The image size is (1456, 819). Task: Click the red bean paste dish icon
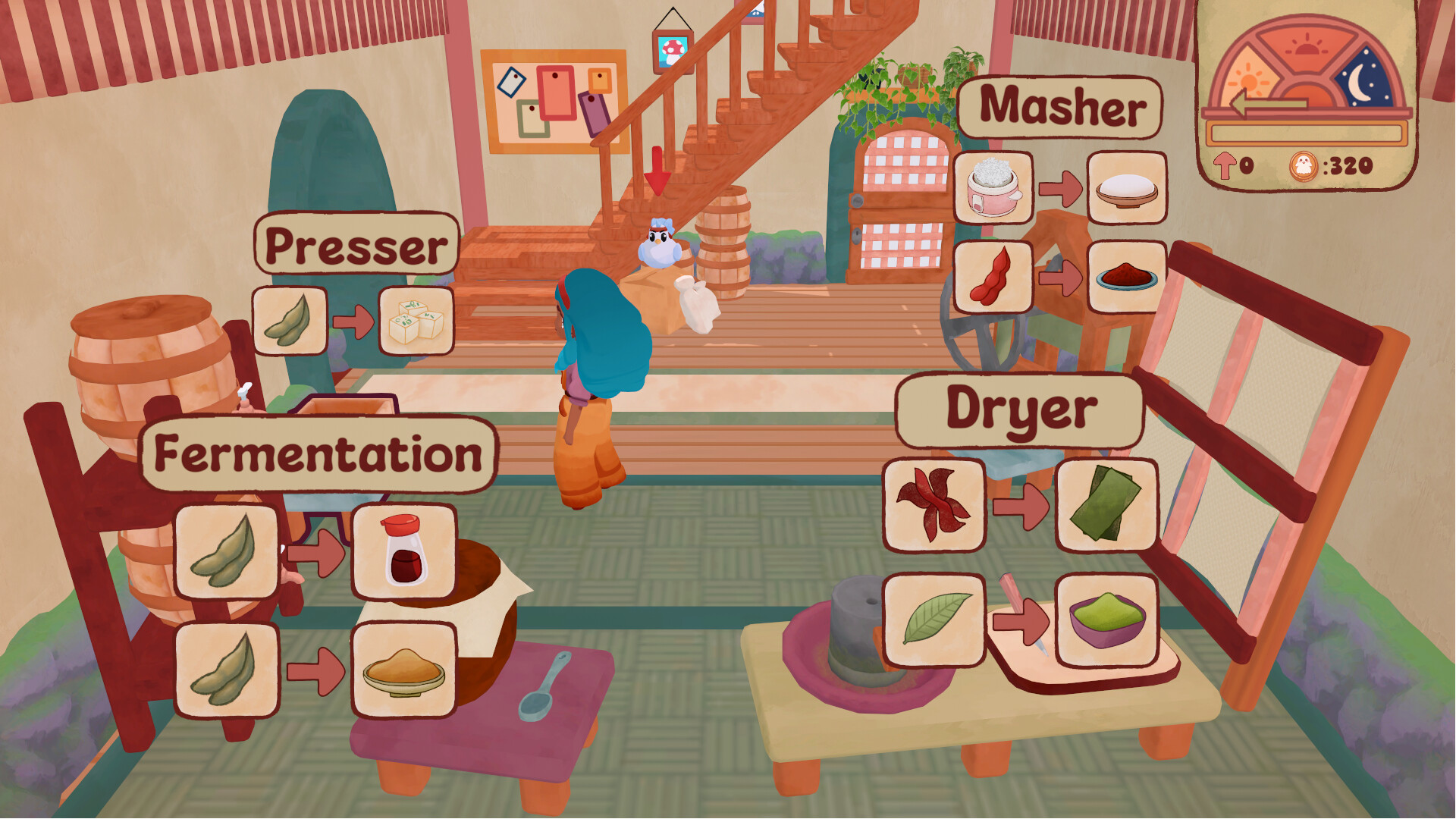pos(1126,277)
